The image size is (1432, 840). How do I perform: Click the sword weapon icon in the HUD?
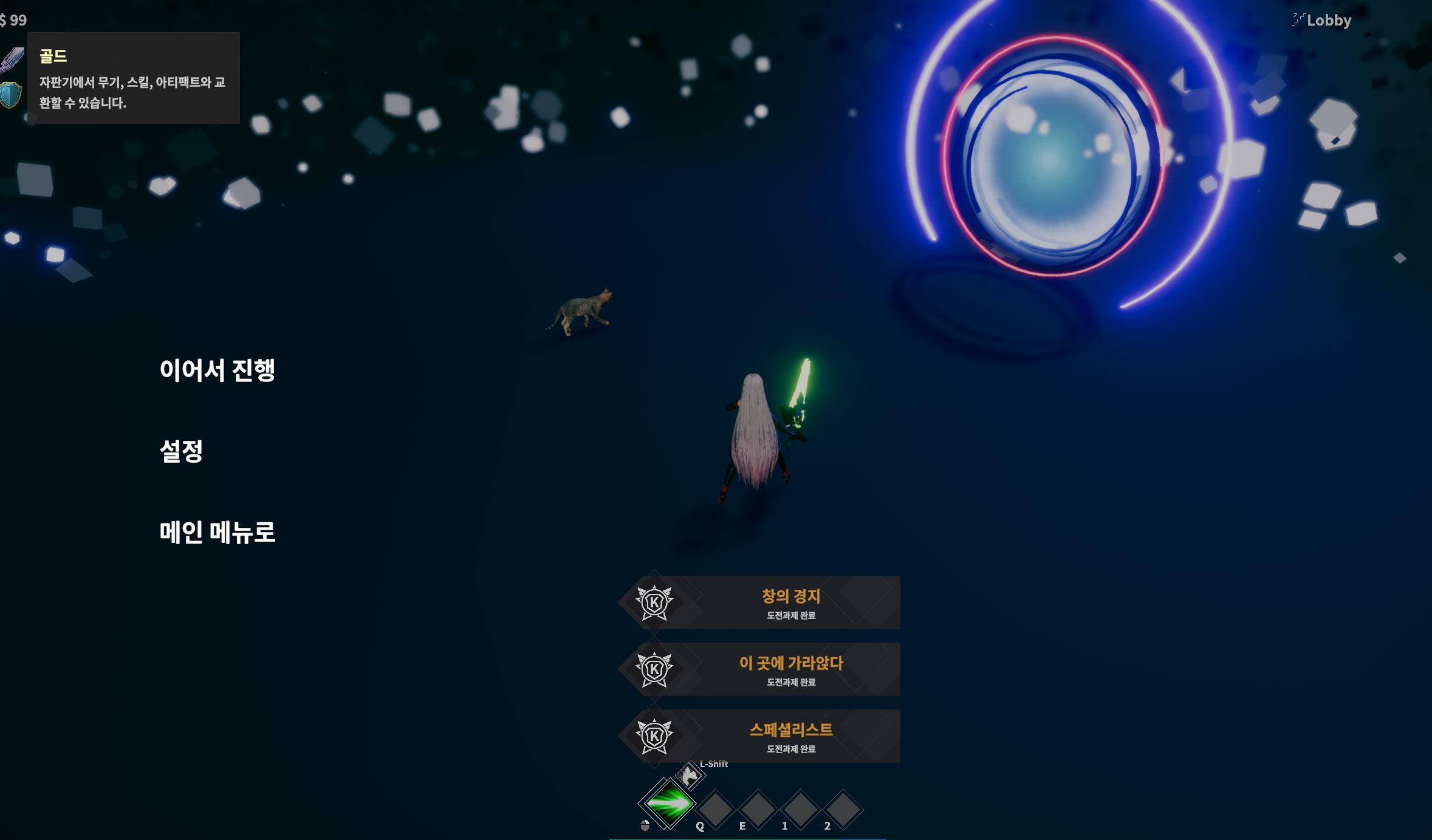pyautogui.click(x=12, y=60)
